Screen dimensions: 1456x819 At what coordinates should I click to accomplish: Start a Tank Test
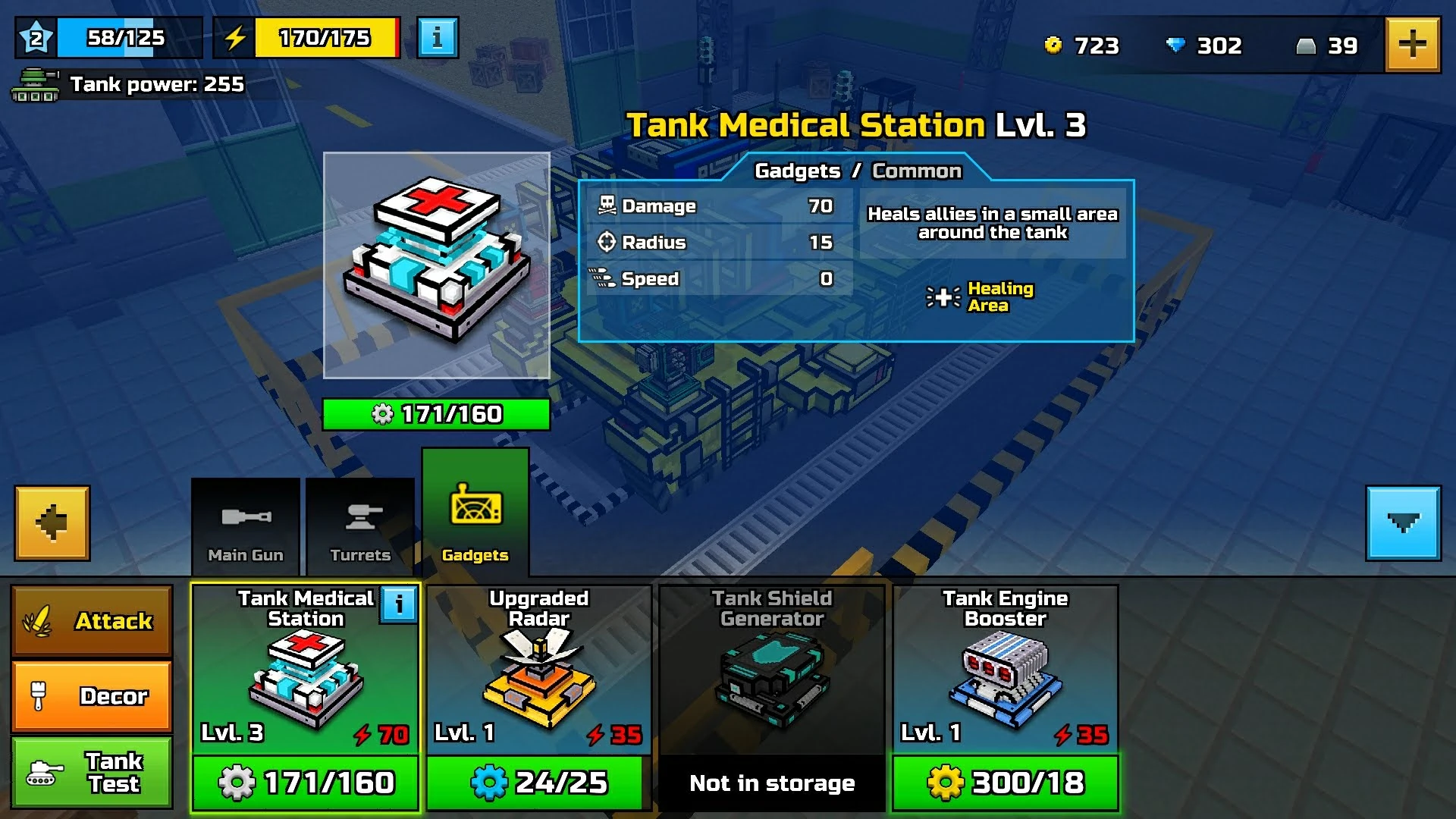tap(92, 773)
